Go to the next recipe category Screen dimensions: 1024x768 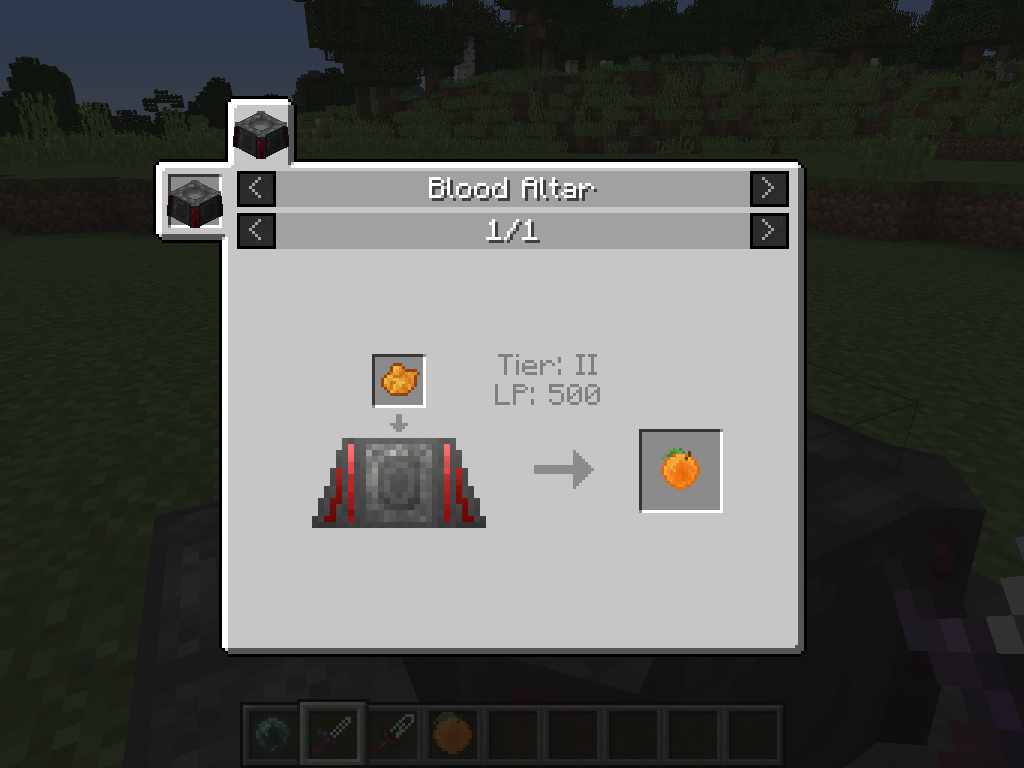768,188
